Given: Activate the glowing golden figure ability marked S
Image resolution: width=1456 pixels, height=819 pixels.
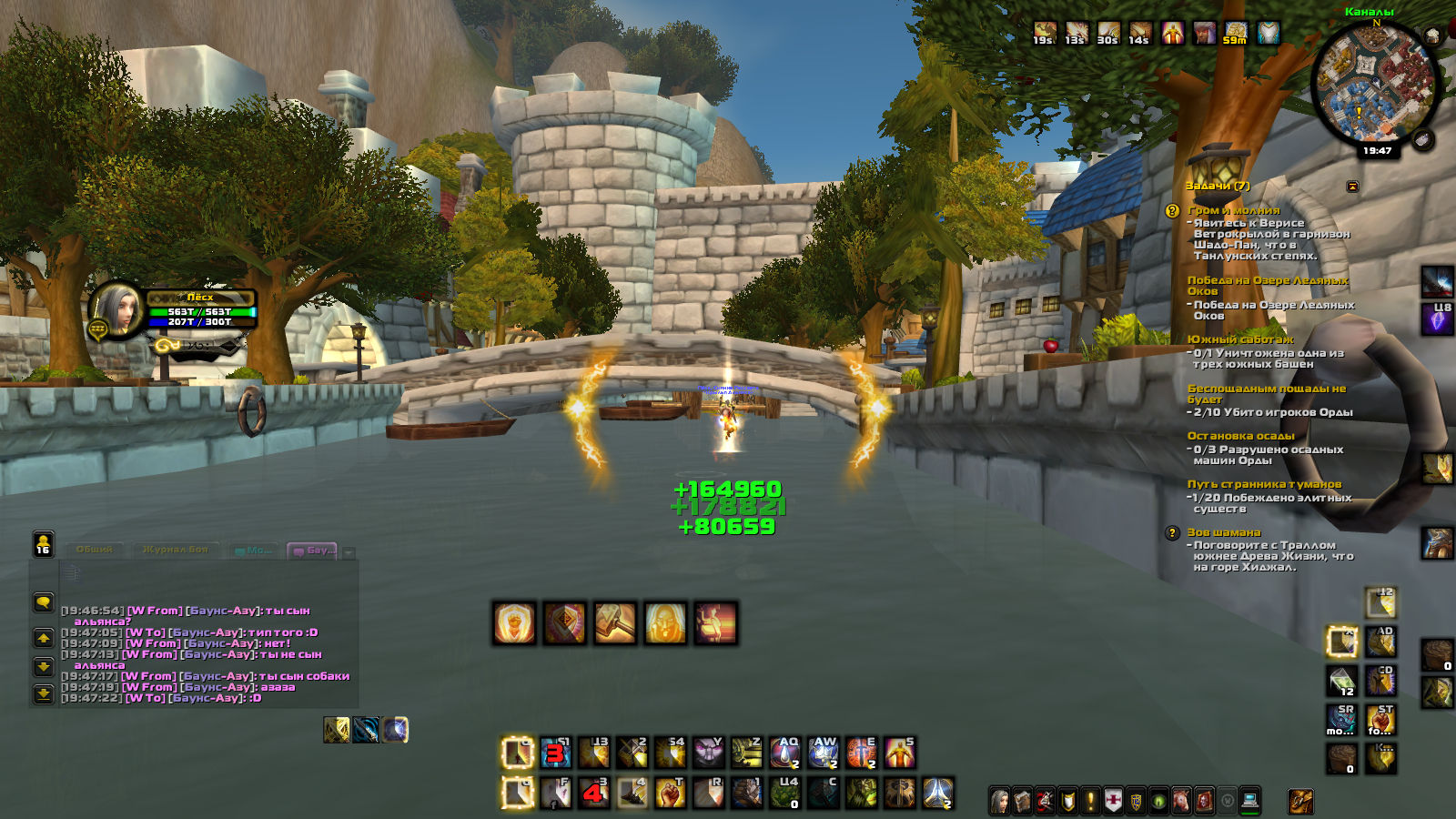Looking at the screenshot, I should tap(900, 753).
